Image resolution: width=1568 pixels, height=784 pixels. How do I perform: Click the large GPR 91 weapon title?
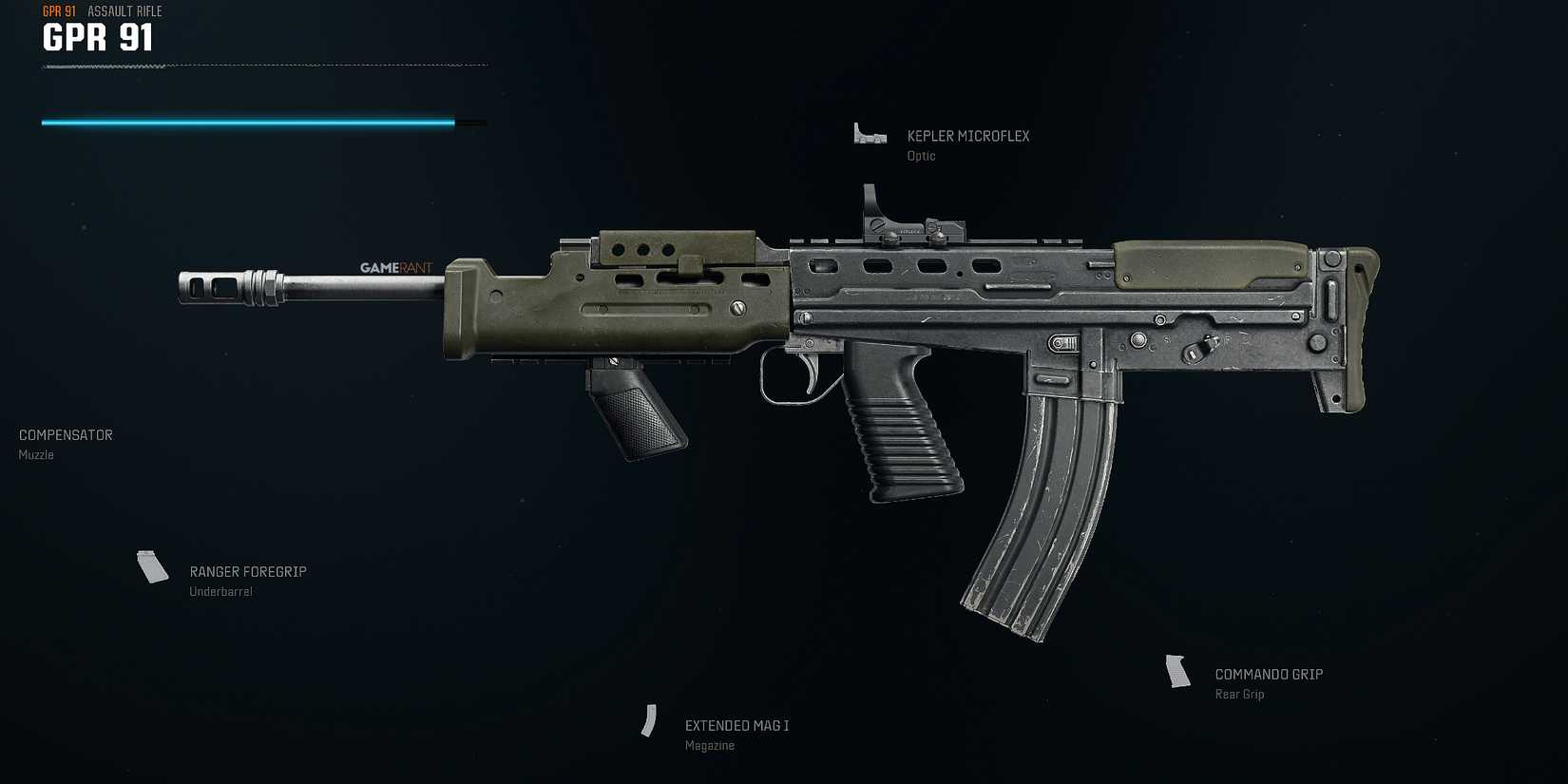coord(97,39)
